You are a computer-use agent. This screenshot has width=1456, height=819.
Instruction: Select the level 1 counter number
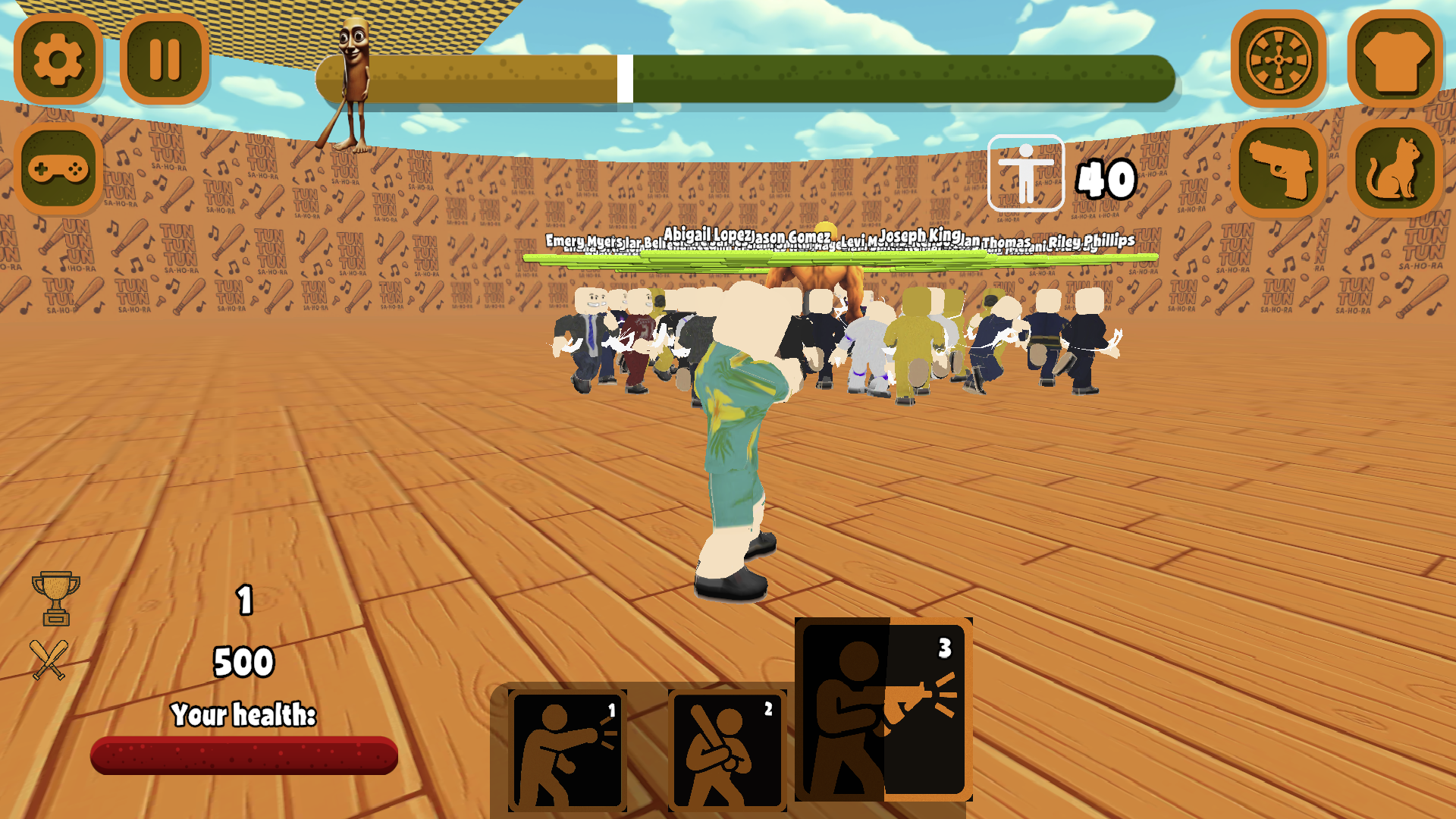[x=244, y=601]
